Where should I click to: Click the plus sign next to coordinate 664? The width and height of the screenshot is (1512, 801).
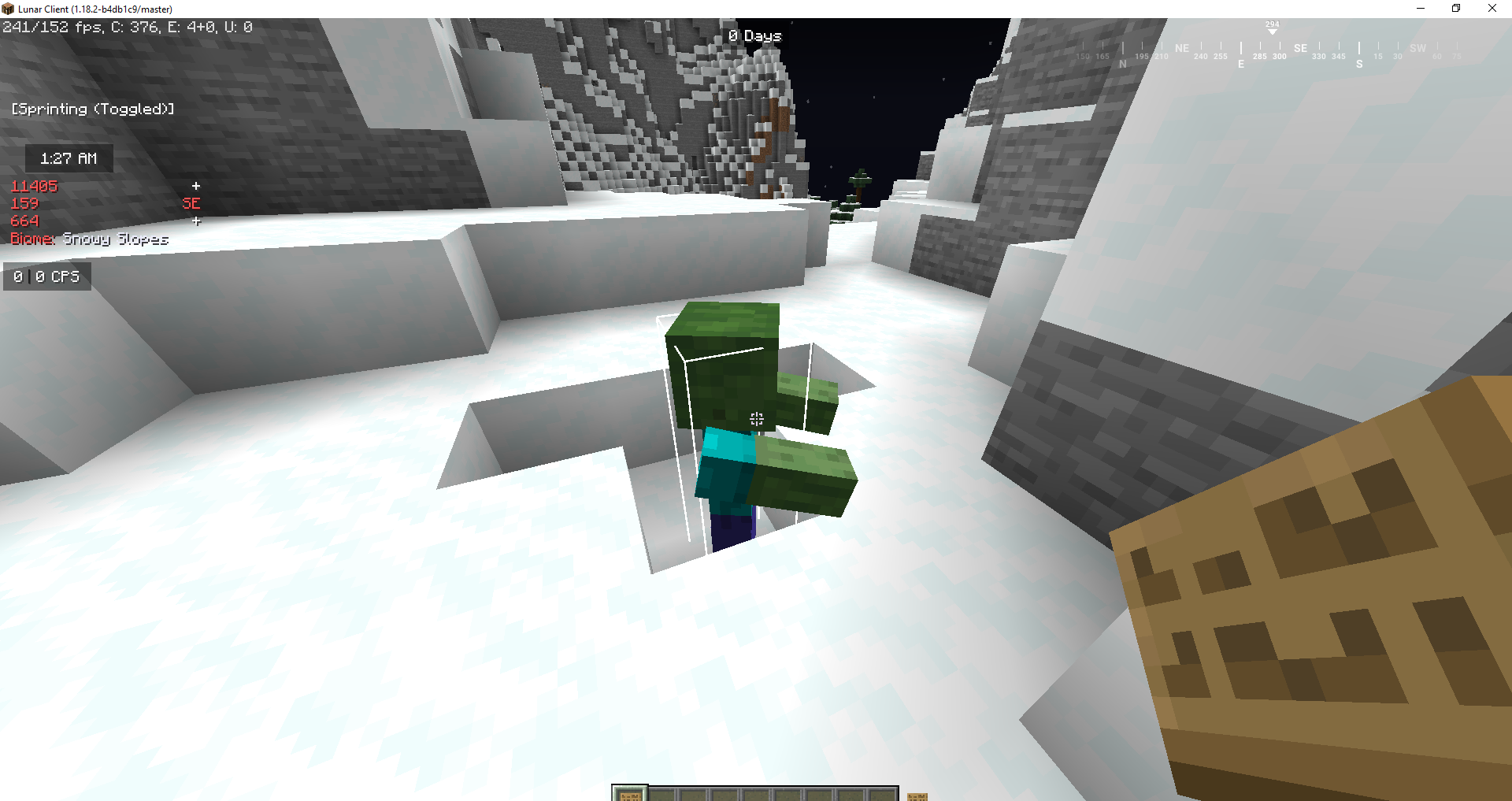(196, 221)
